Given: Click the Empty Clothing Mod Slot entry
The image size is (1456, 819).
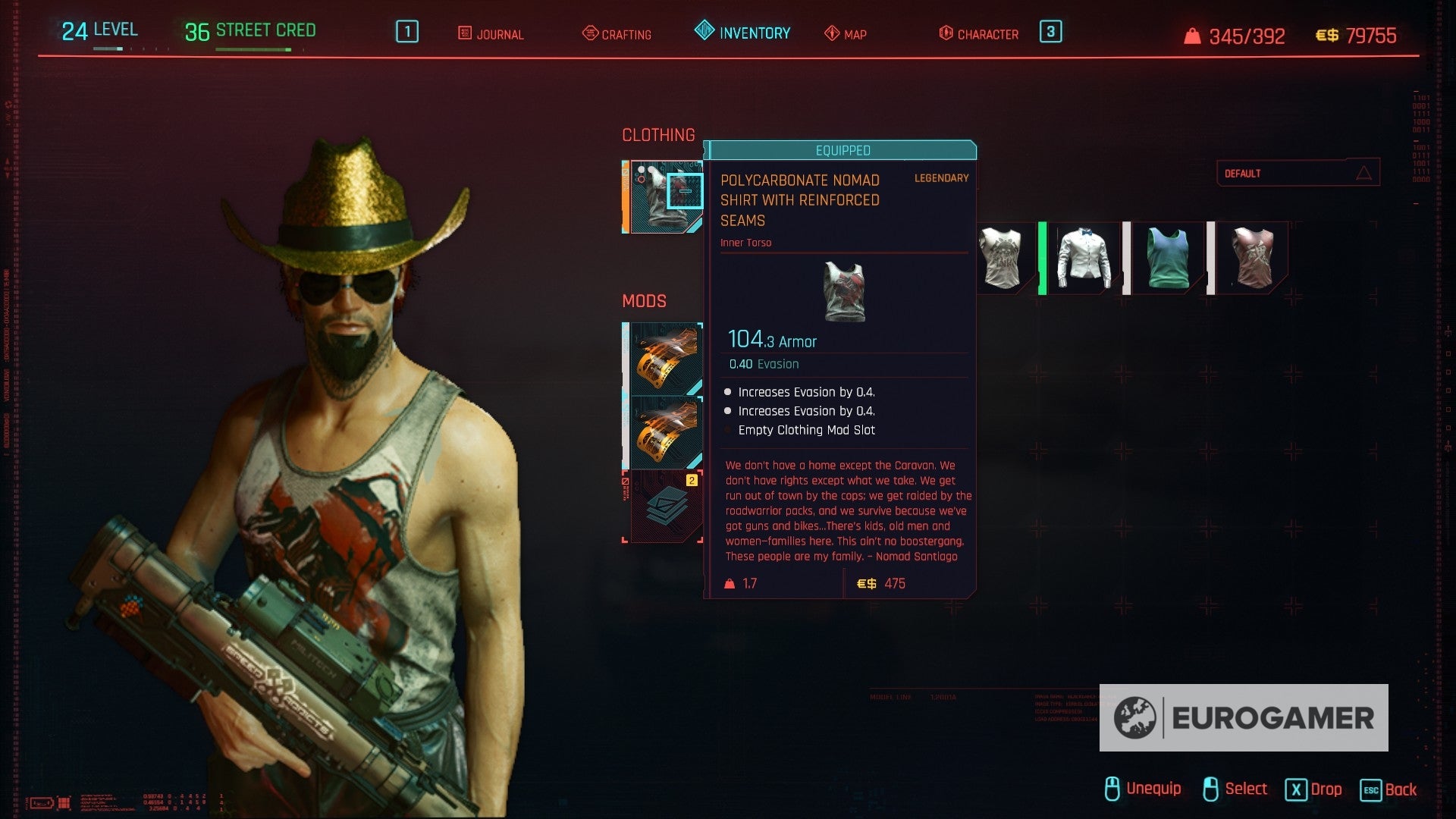Looking at the screenshot, I should tap(806, 430).
